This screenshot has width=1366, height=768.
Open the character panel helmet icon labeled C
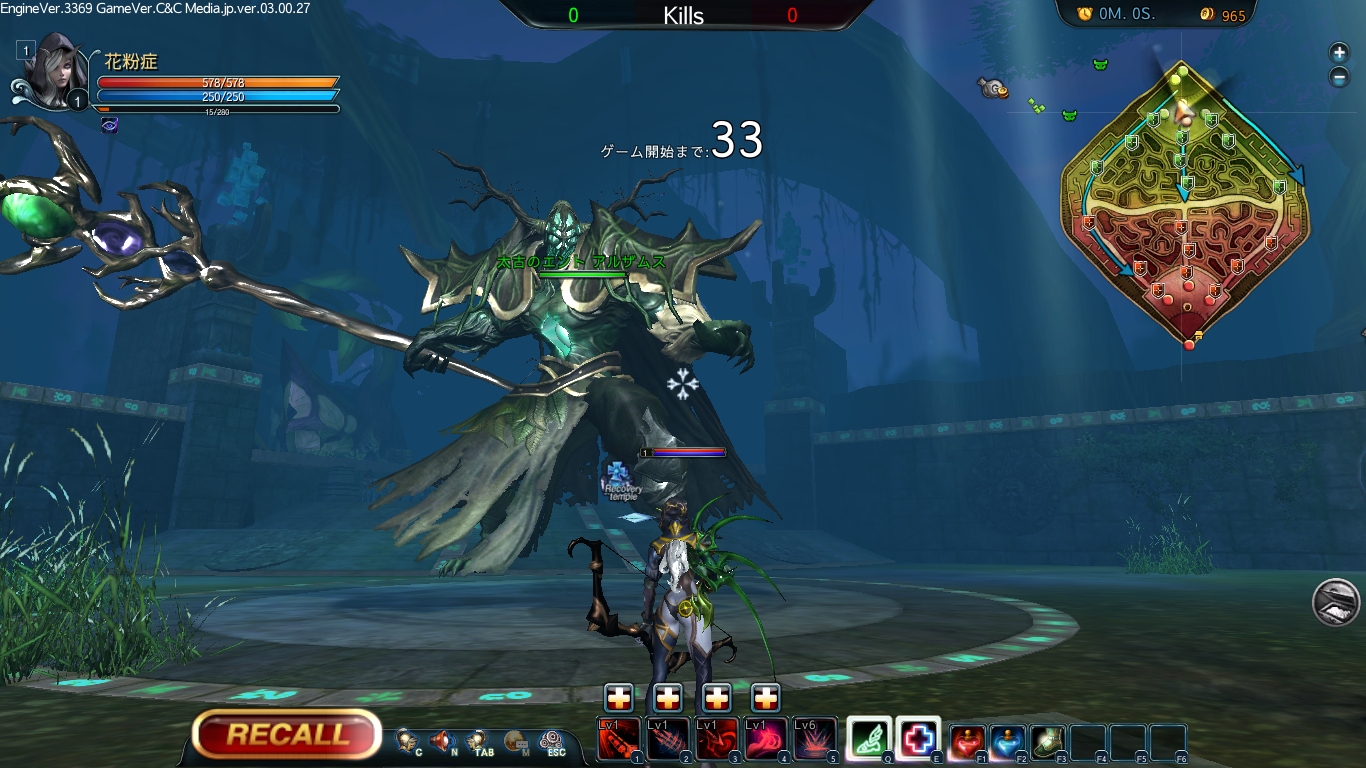click(x=408, y=741)
